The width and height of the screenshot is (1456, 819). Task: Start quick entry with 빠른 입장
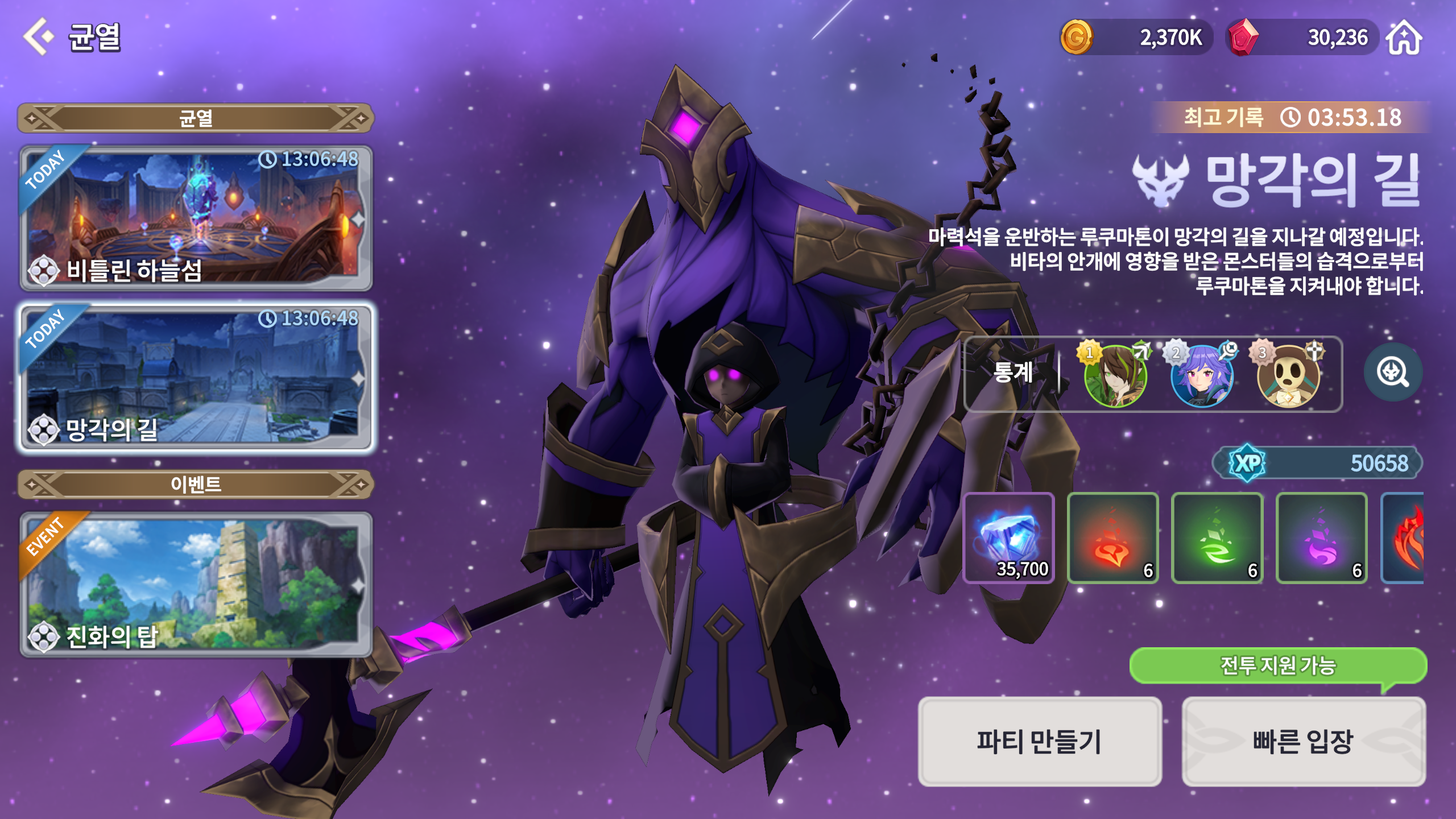coord(1303,742)
